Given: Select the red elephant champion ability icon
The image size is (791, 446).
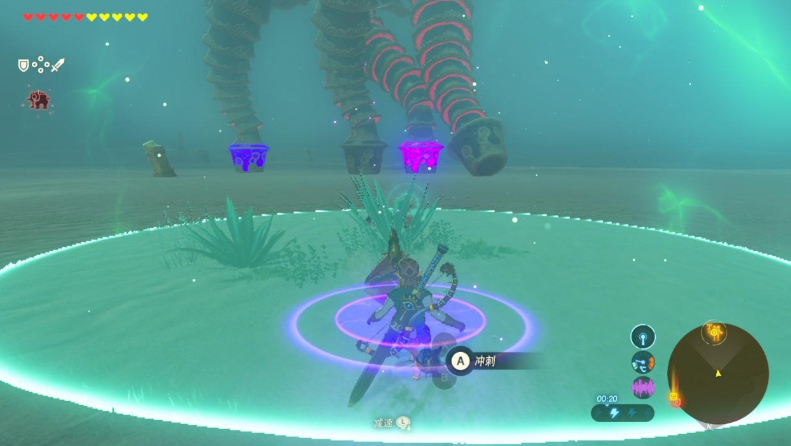Looking at the screenshot, I should (x=39, y=99).
